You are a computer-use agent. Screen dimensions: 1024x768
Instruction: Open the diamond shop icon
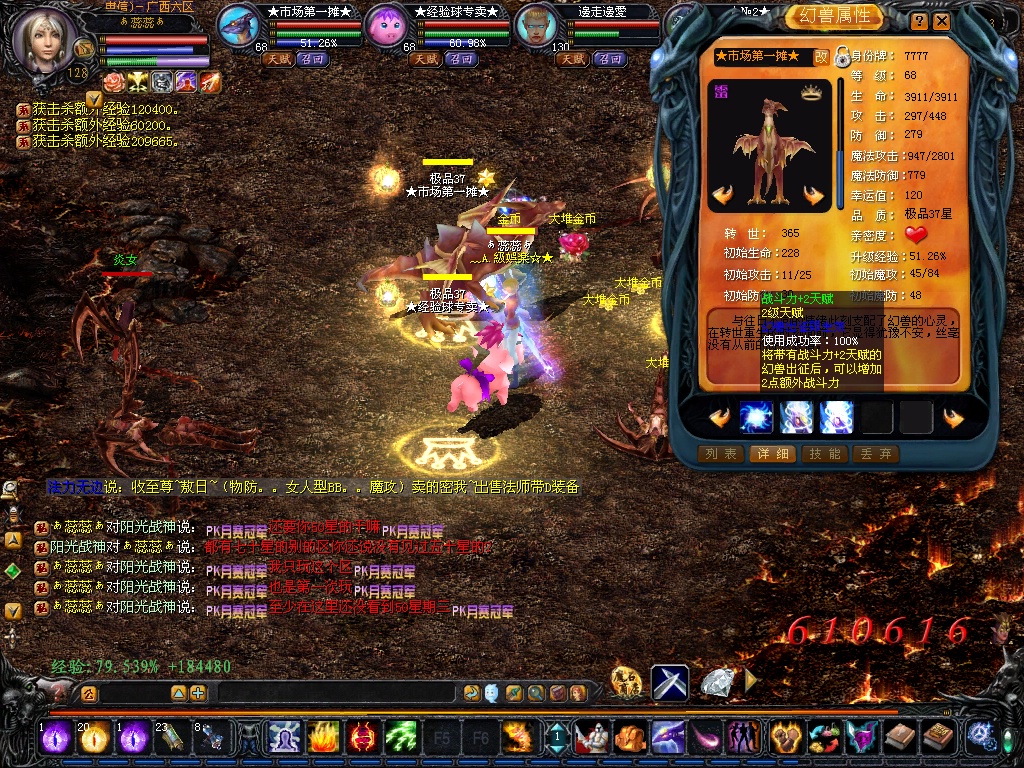[x=716, y=682]
